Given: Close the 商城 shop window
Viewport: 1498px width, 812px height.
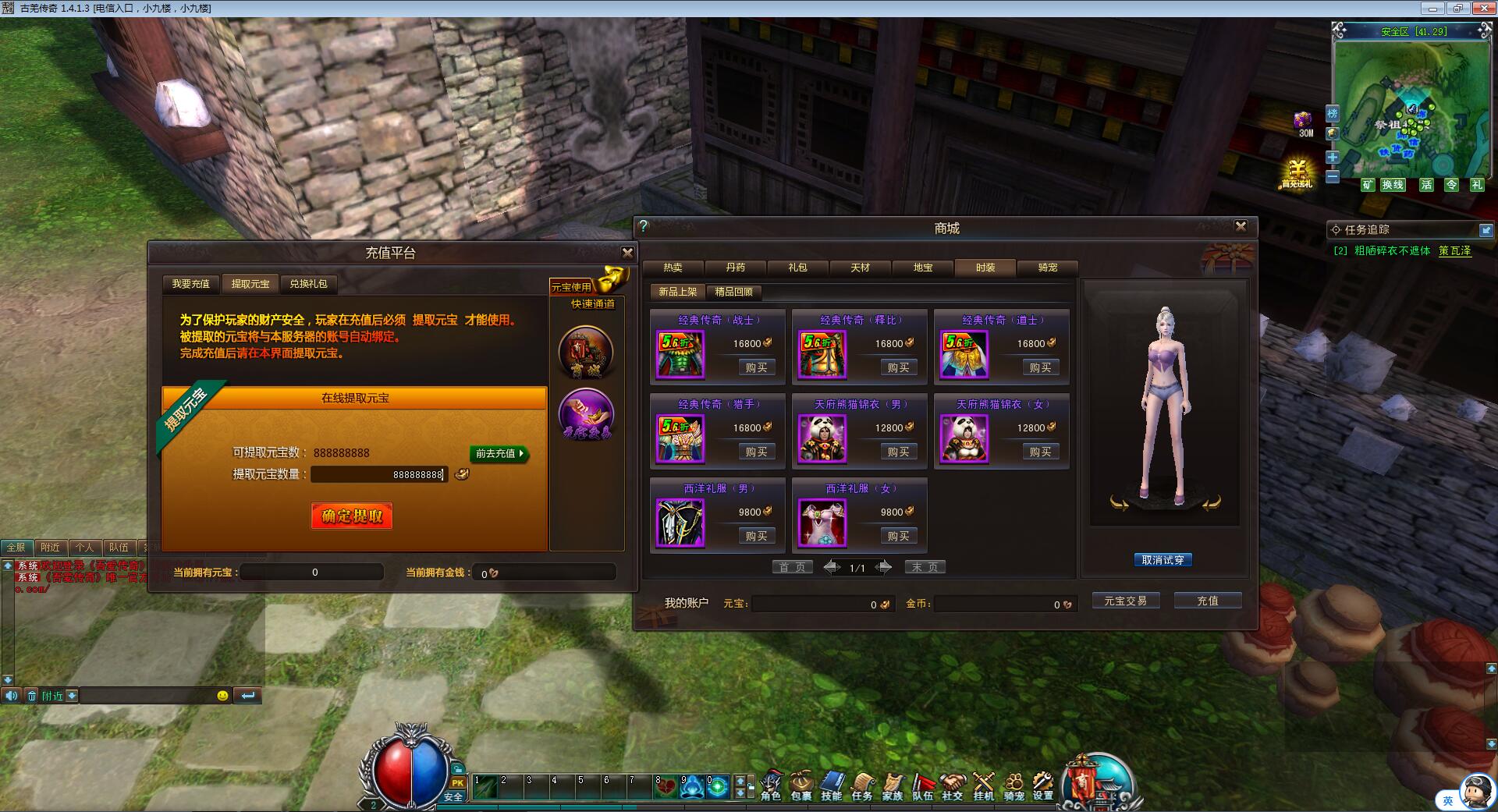Looking at the screenshot, I should [x=1241, y=226].
